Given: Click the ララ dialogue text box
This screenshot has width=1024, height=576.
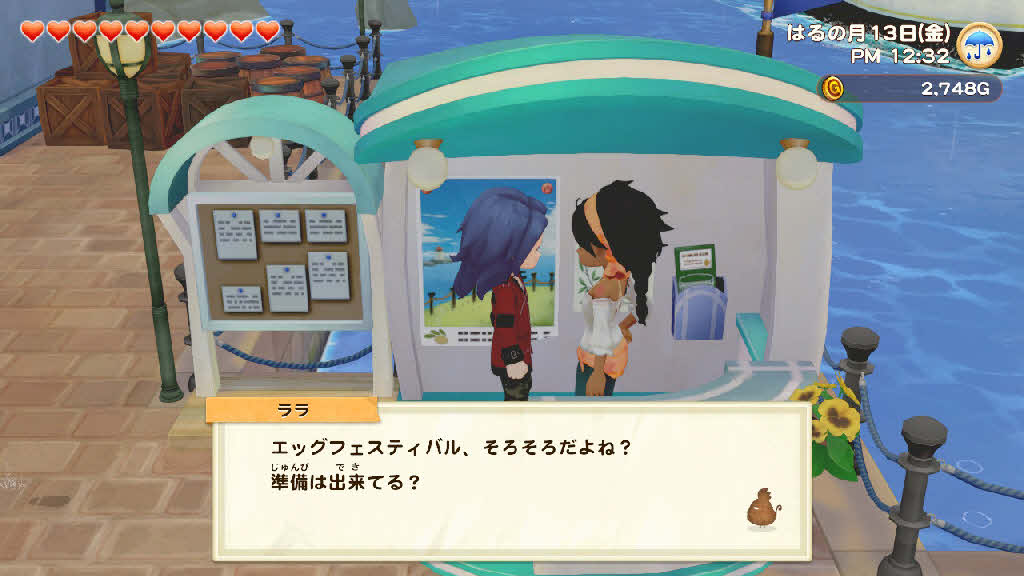Looking at the screenshot, I should (510, 480).
